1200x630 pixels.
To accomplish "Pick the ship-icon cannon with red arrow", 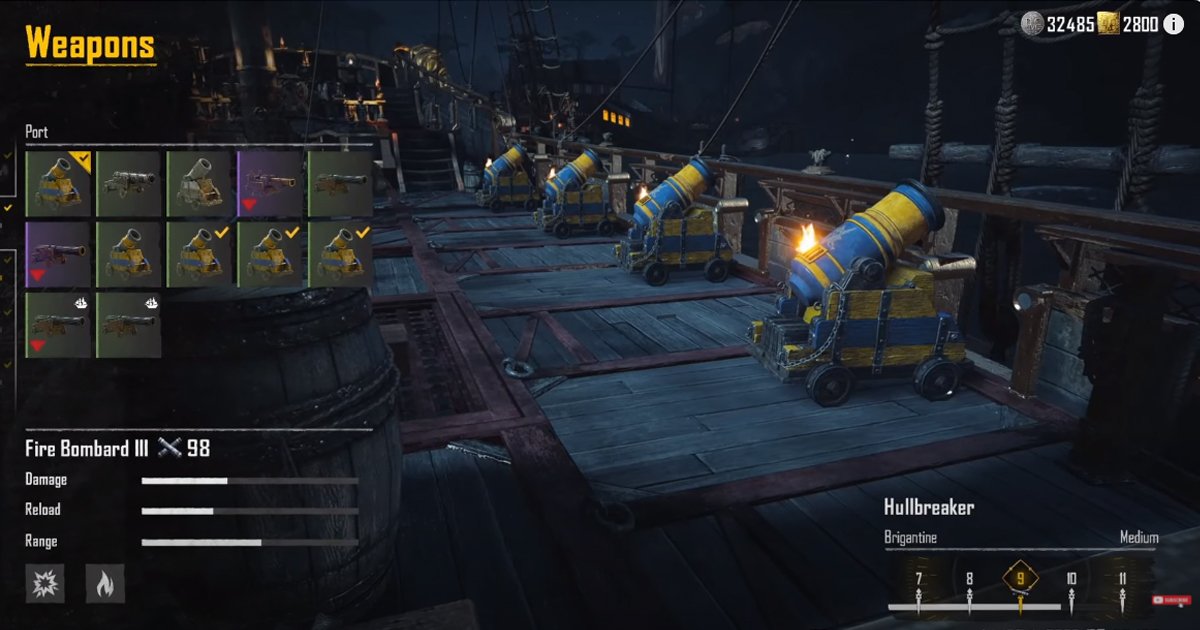I will tap(58, 325).
